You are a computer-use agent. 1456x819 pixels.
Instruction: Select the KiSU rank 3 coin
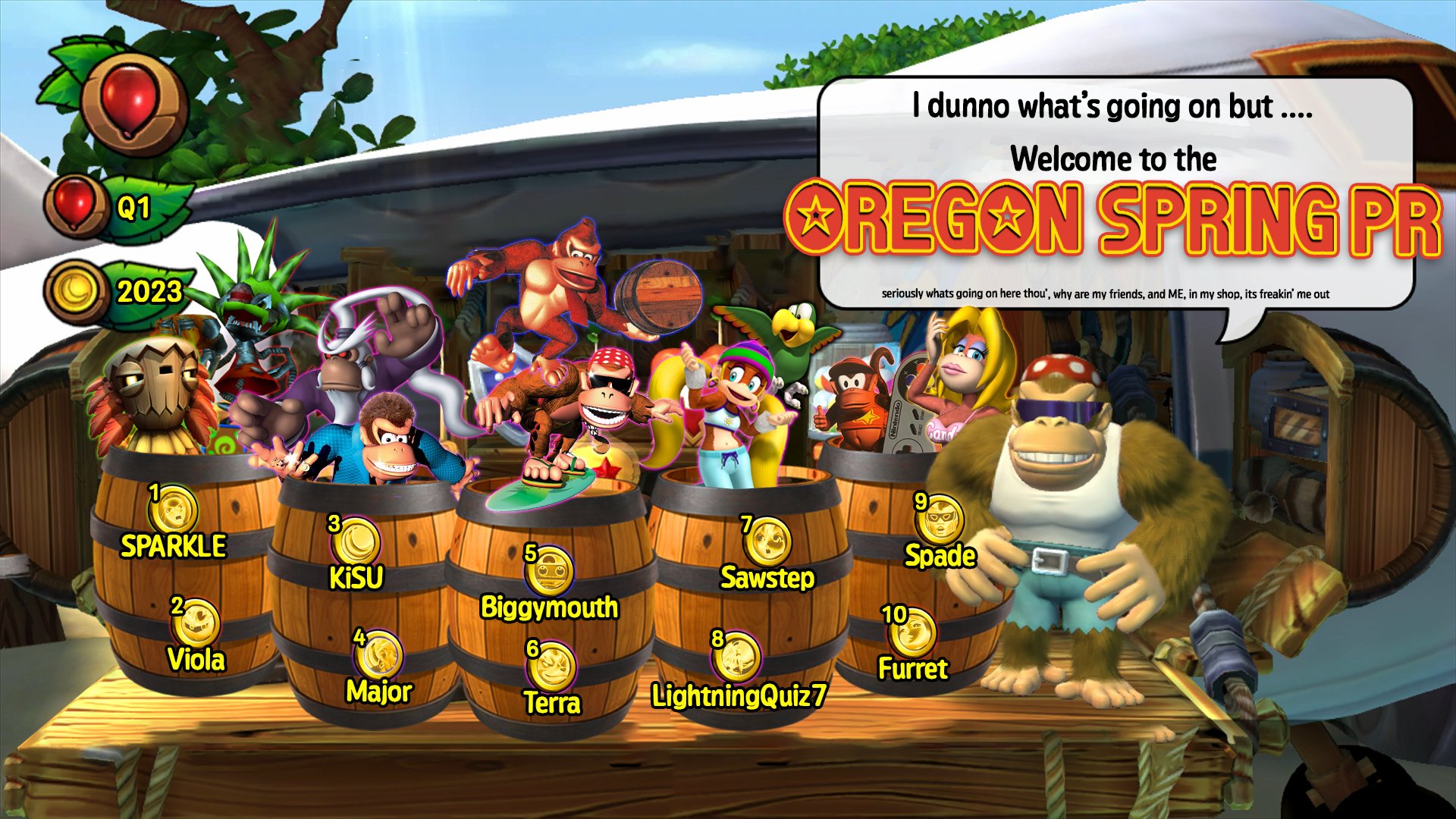click(356, 541)
